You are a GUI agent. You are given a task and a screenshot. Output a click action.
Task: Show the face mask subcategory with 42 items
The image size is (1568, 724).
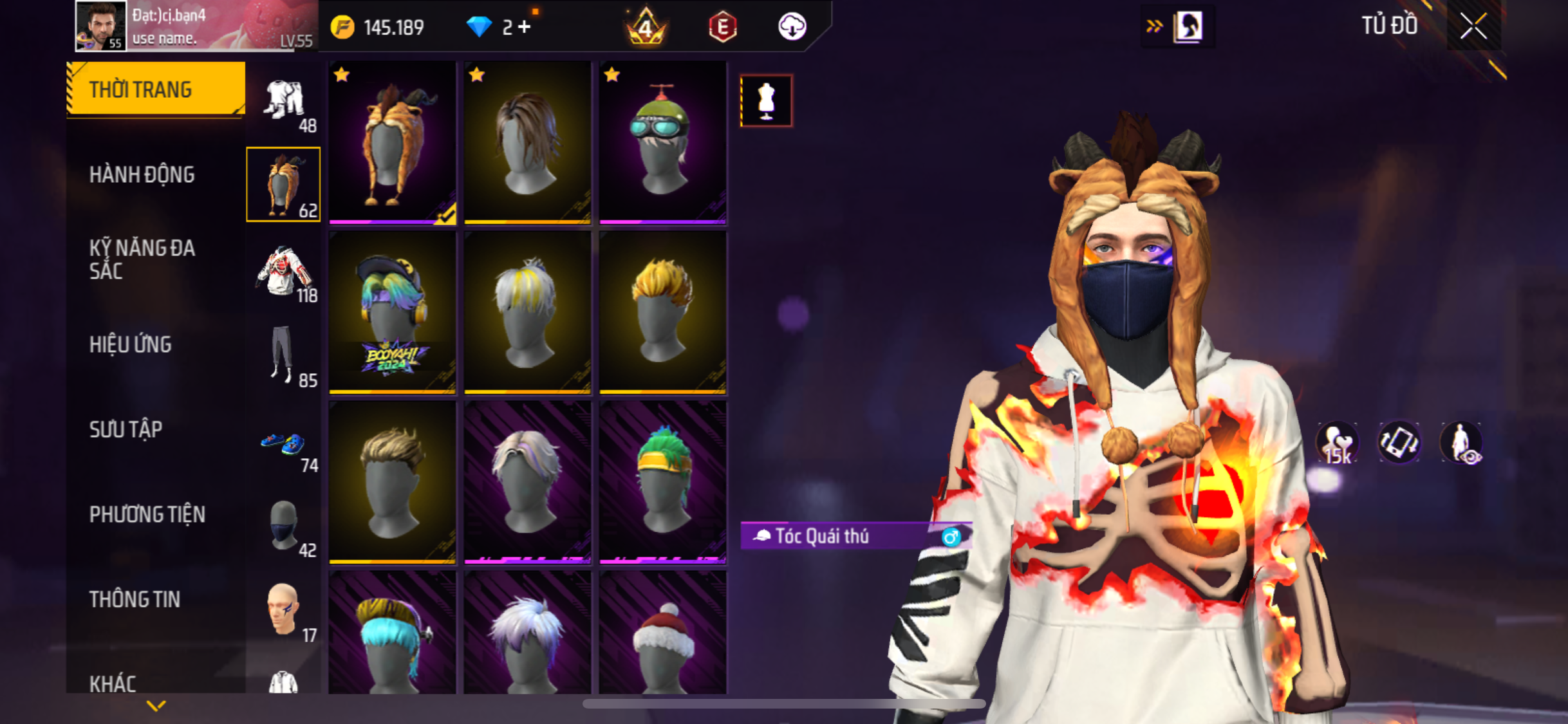(284, 527)
